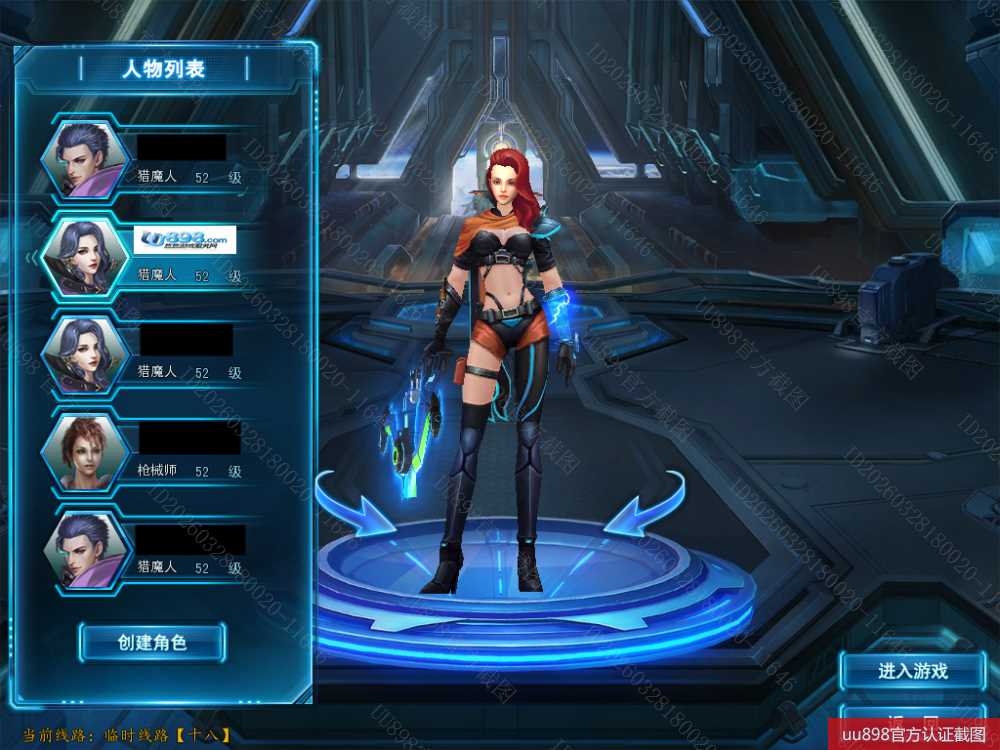Open 创建角色 to create a character
This screenshot has height=750, width=1000.
152,642
